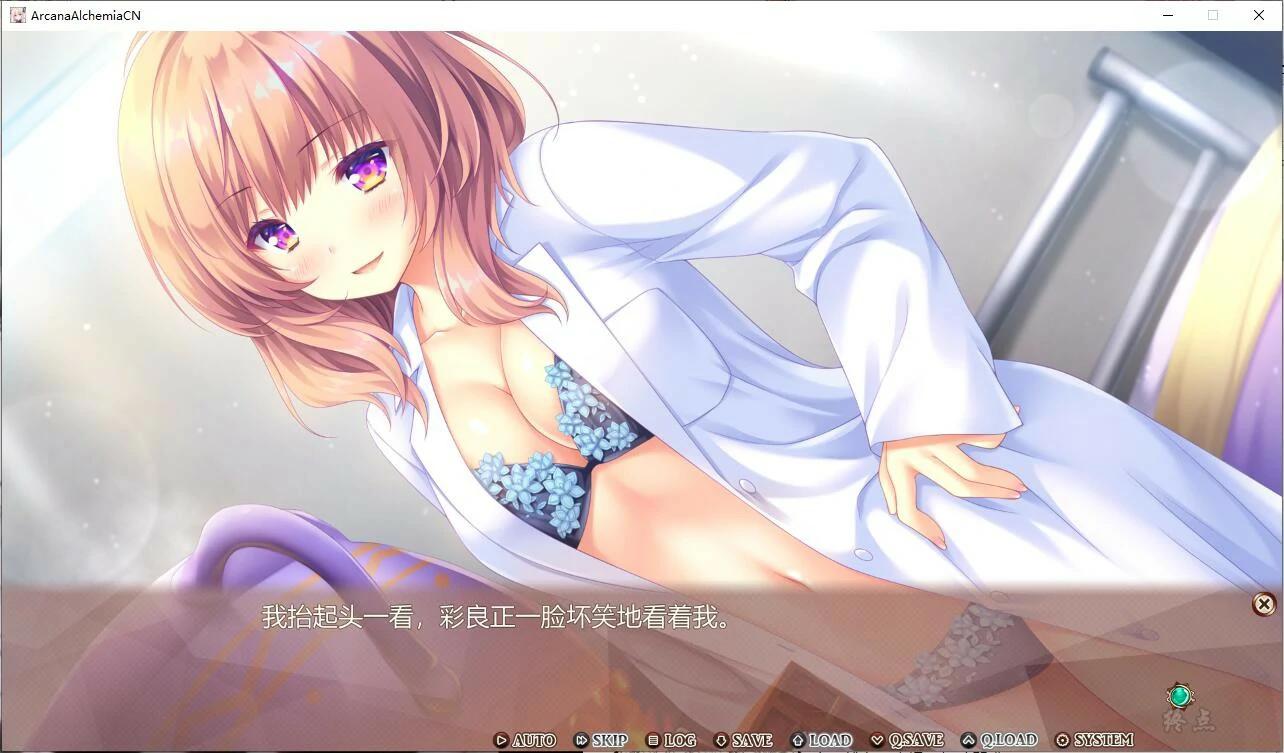Image resolution: width=1284 pixels, height=753 pixels.
Task: Click the down-arrow icon beside SAVE
Action: pos(723,740)
